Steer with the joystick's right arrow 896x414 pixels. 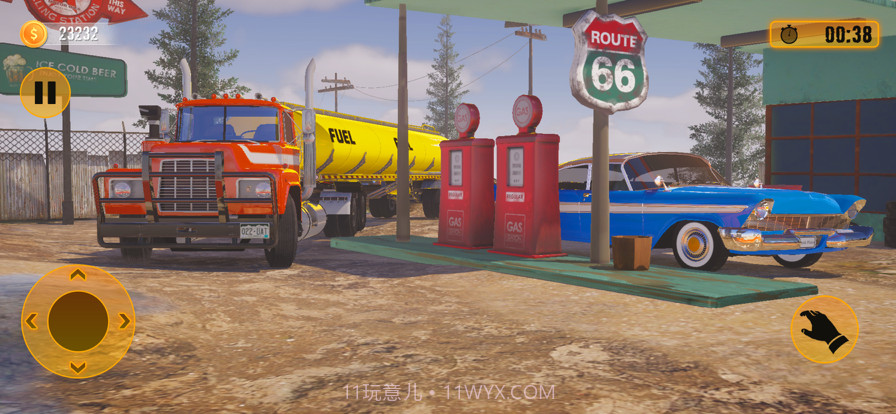[124, 321]
